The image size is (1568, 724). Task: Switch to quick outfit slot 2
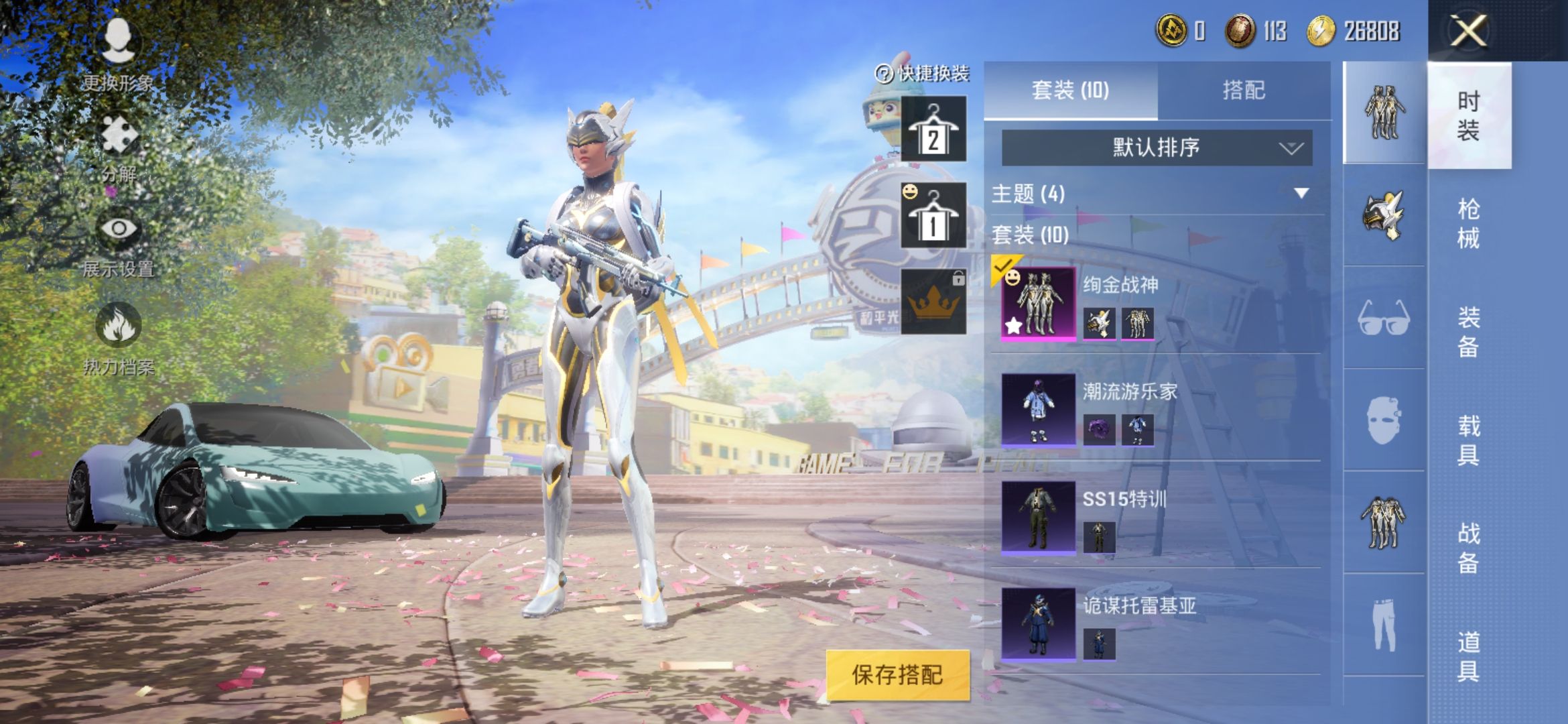point(933,129)
